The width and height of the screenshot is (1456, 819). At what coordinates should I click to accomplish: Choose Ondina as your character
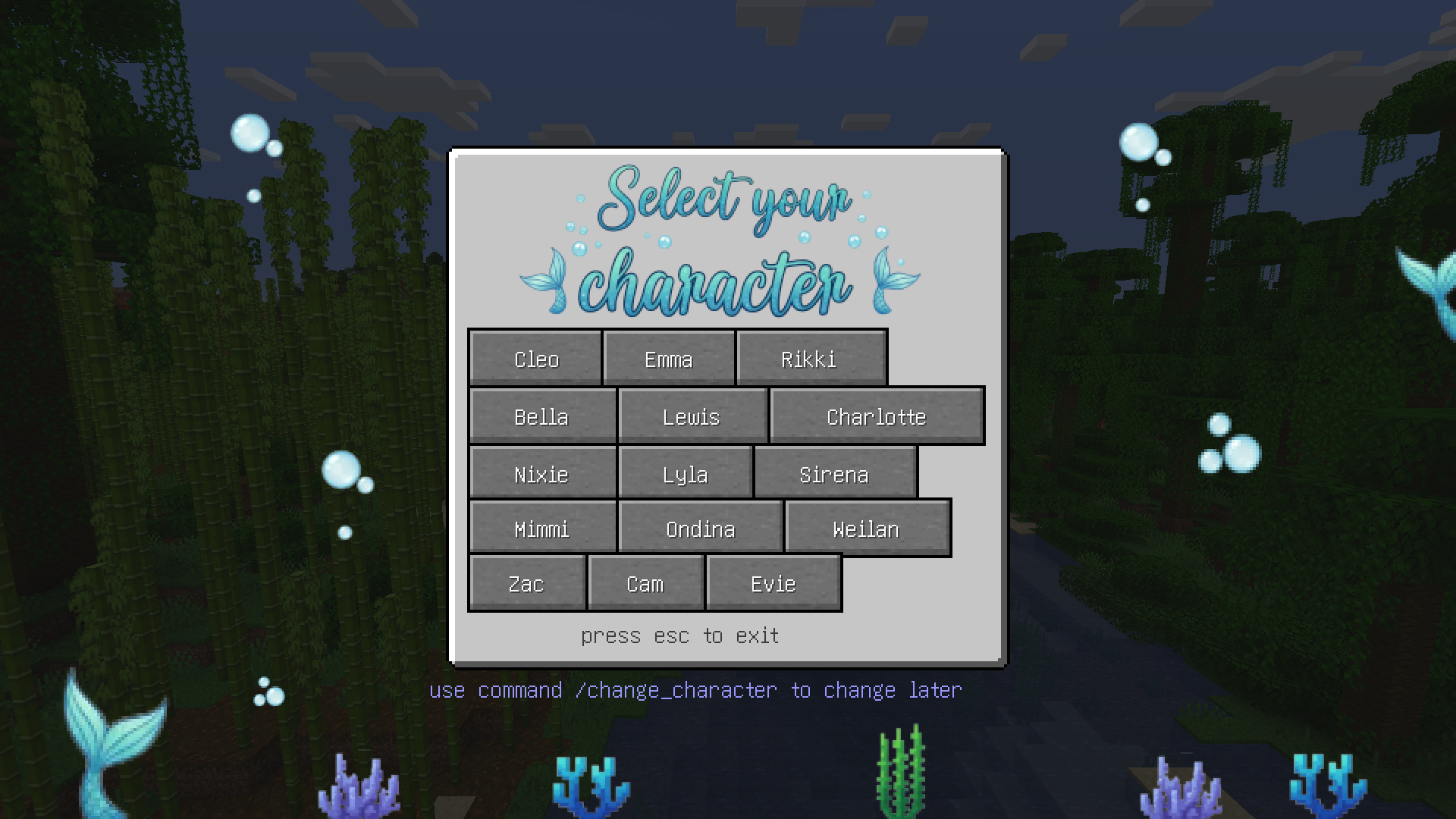coord(699,529)
